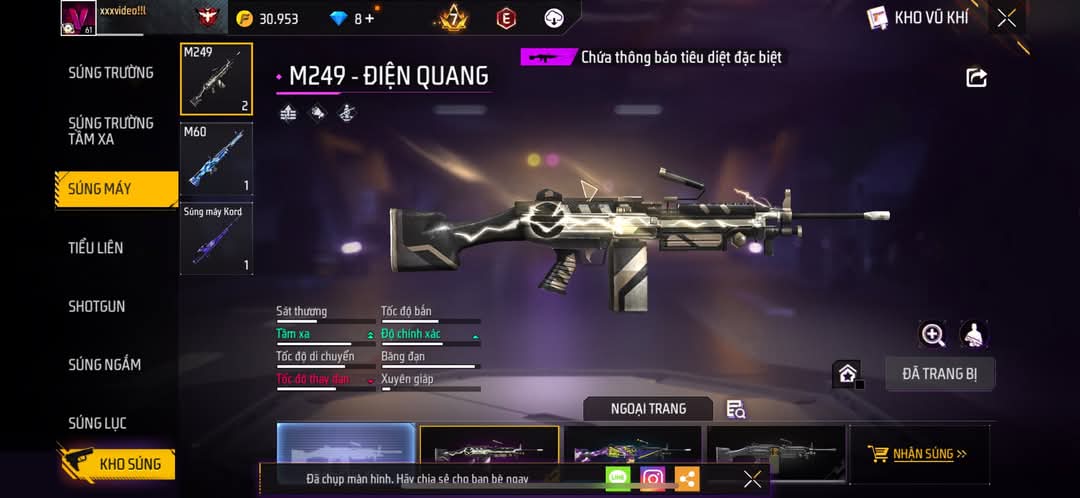Open the Kho Súng armory button
The image size is (1080, 498).
(x=118, y=464)
